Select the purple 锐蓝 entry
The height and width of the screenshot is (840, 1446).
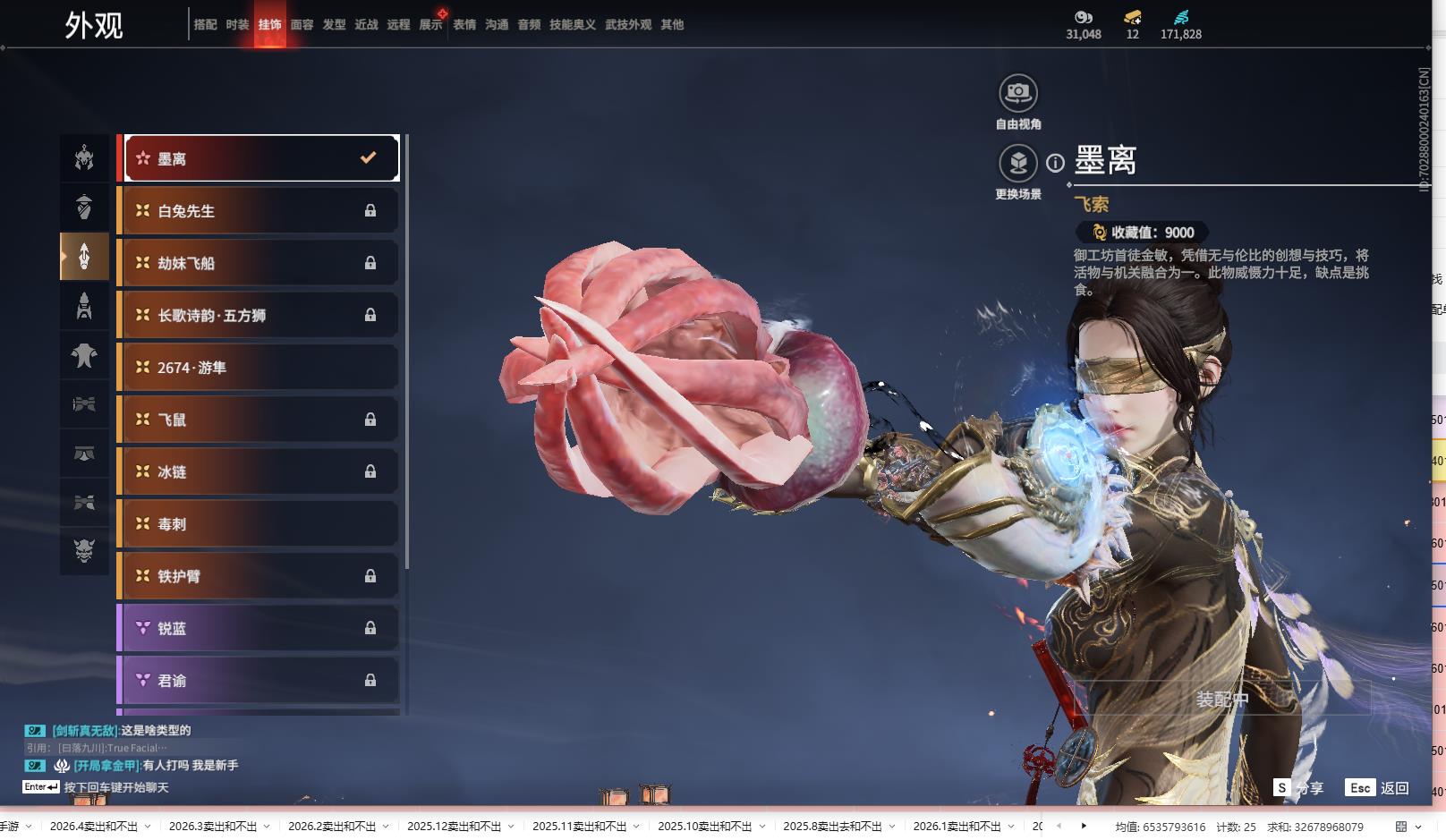pos(260,629)
